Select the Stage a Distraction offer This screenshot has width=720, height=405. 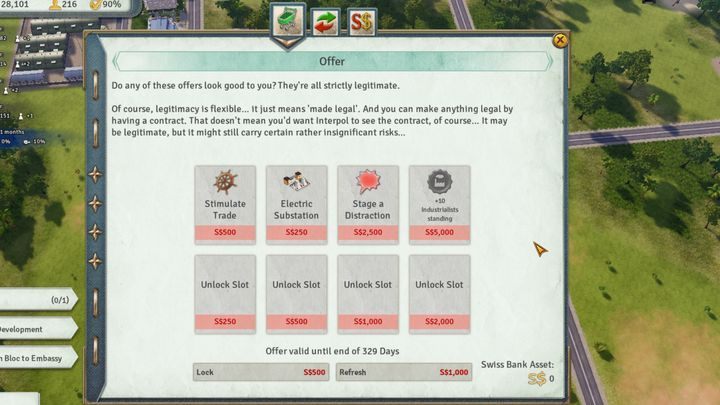(x=368, y=205)
